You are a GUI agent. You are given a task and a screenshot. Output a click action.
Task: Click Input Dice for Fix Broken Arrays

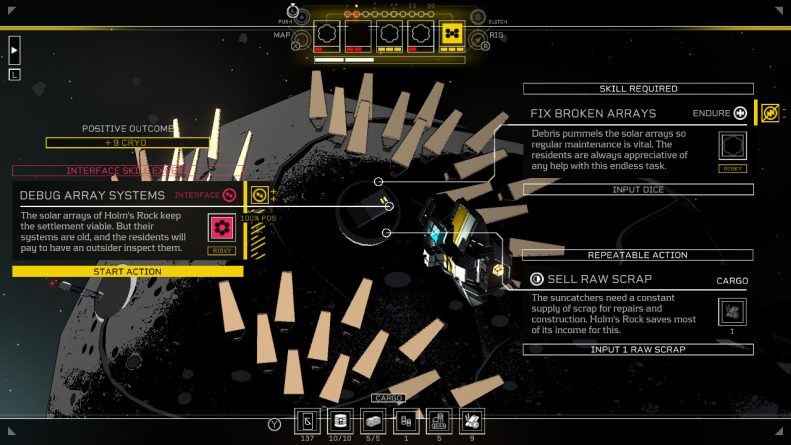pos(638,189)
